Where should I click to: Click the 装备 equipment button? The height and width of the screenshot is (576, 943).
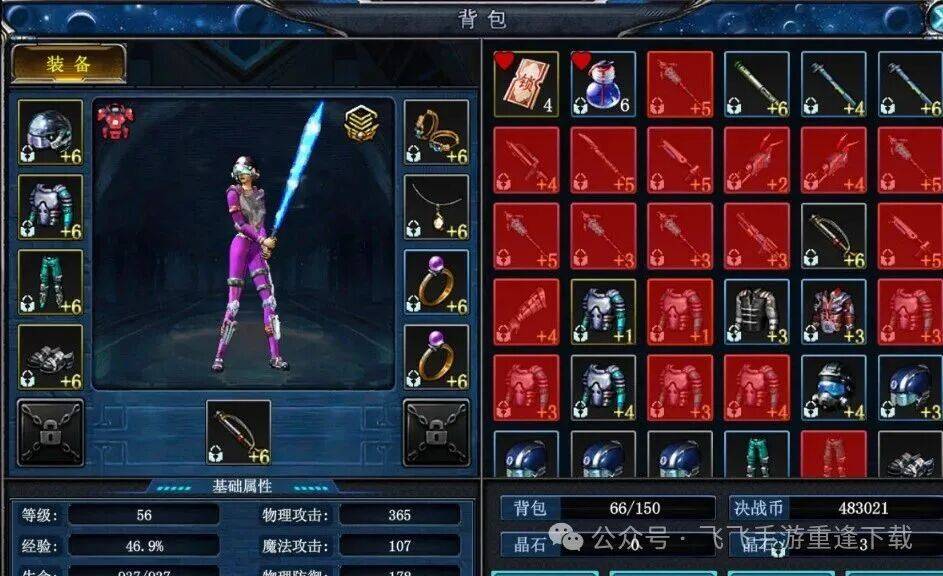69,64
